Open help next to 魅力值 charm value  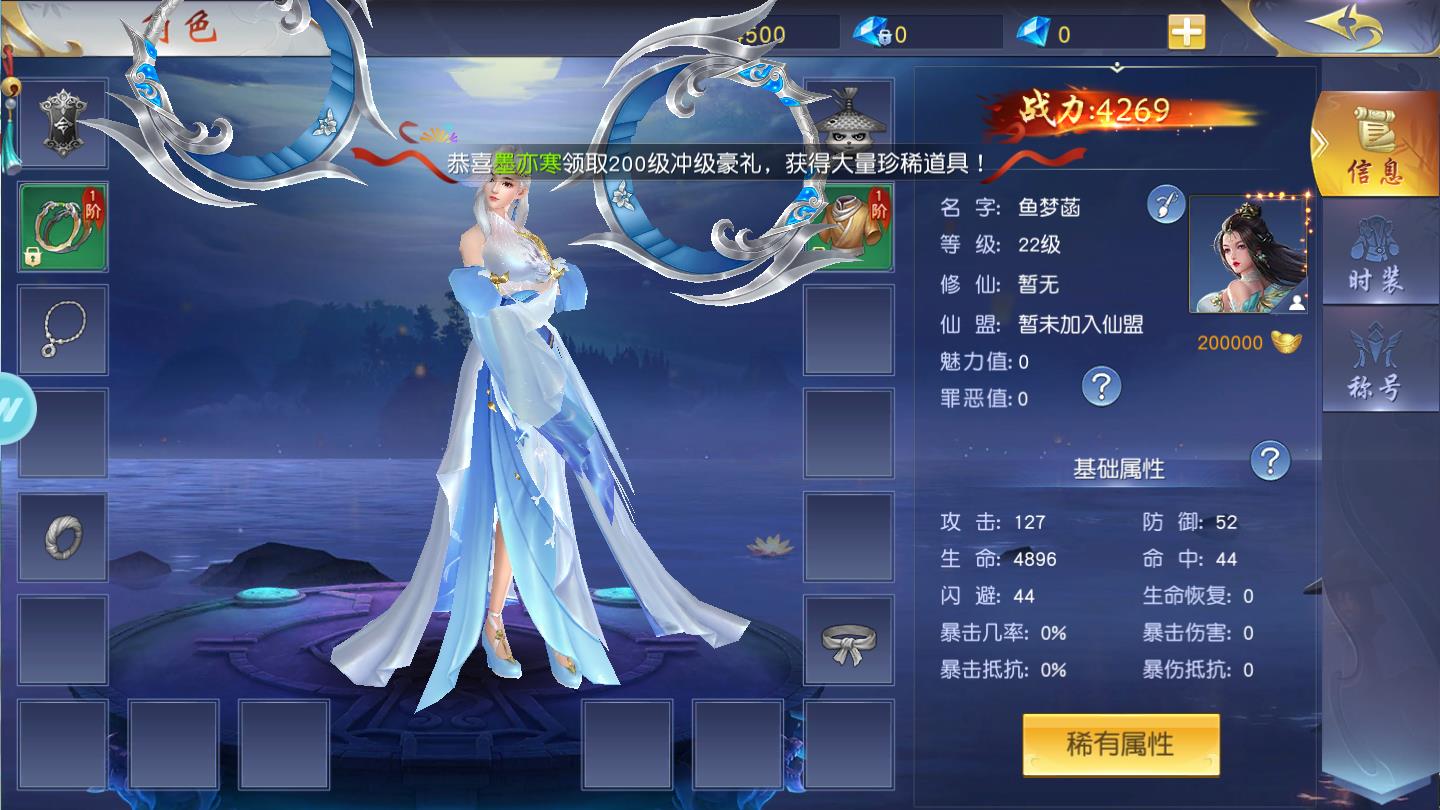(x=1102, y=385)
